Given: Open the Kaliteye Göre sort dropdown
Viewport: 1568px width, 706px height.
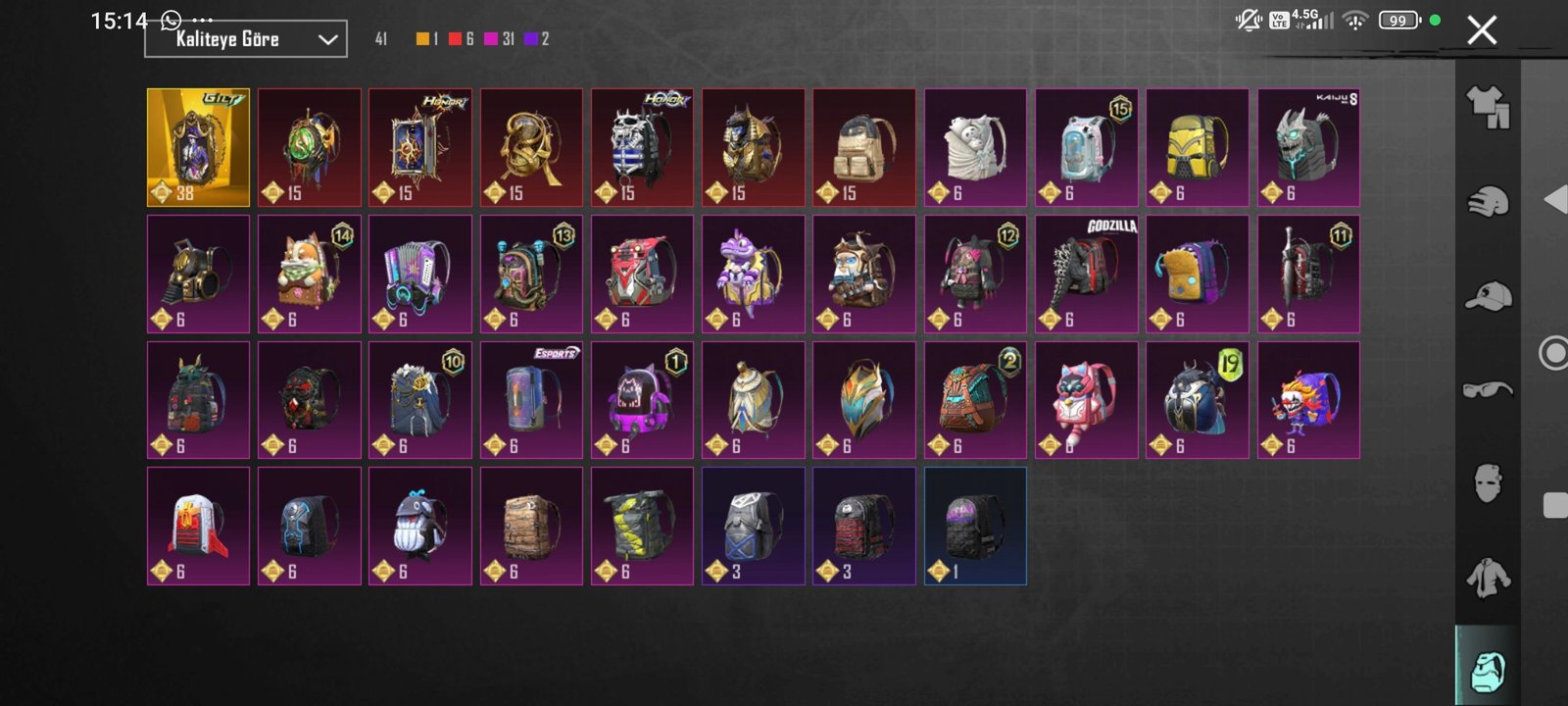Looking at the screenshot, I should pos(246,39).
